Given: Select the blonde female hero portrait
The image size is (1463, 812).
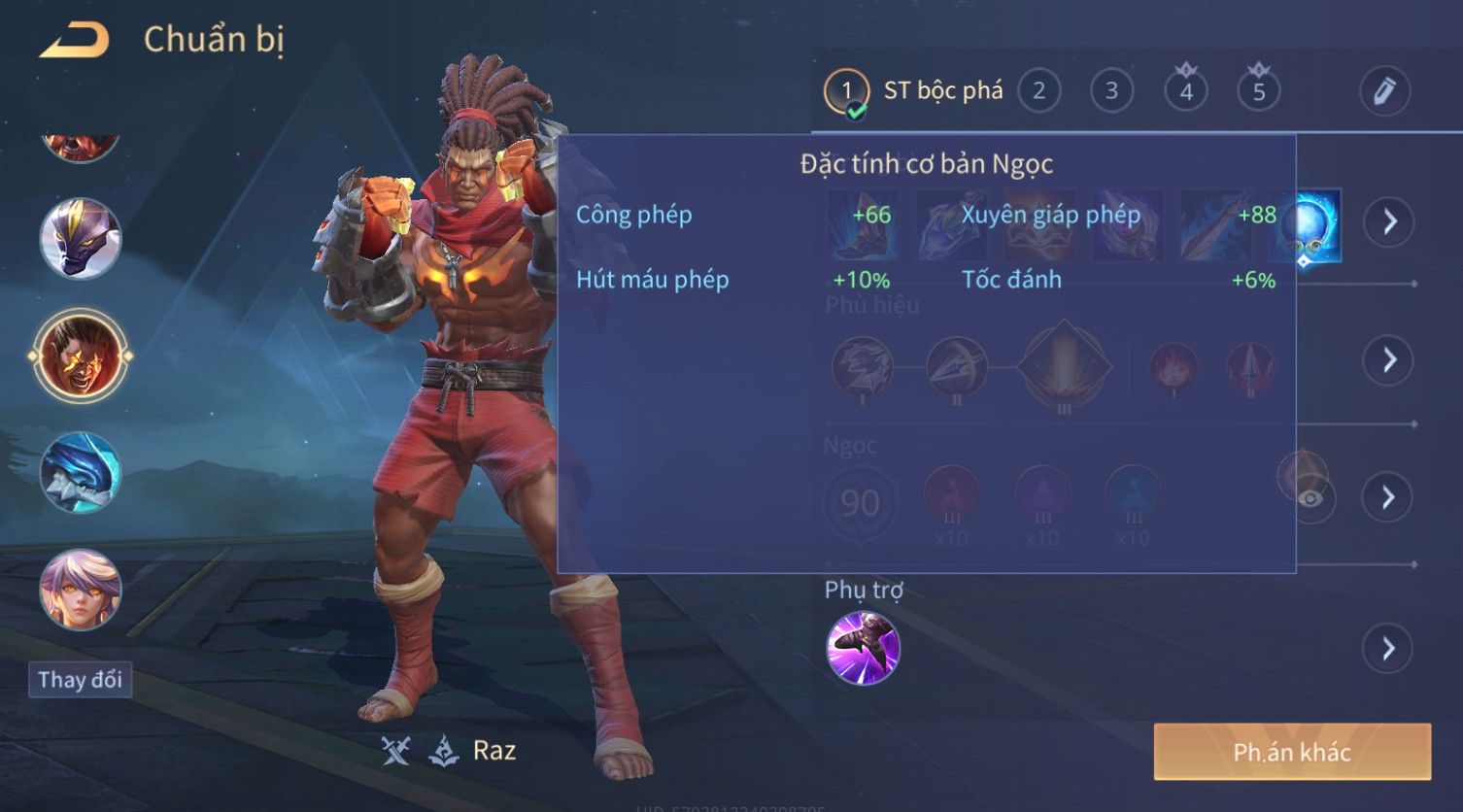Looking at the screenshot, I should (x=80, y=589).
